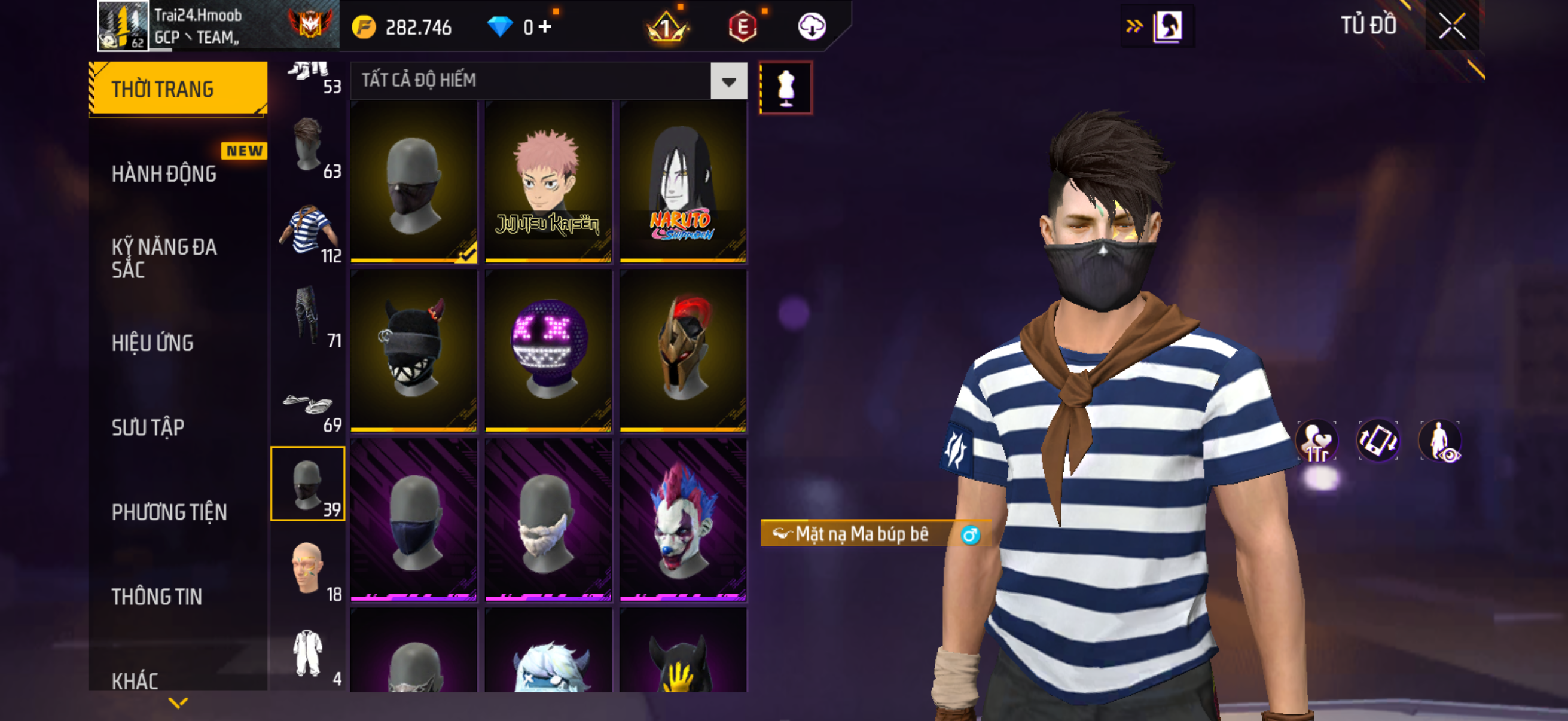
Task: Select the pants category with 71 items
Action: pos(308,316)
